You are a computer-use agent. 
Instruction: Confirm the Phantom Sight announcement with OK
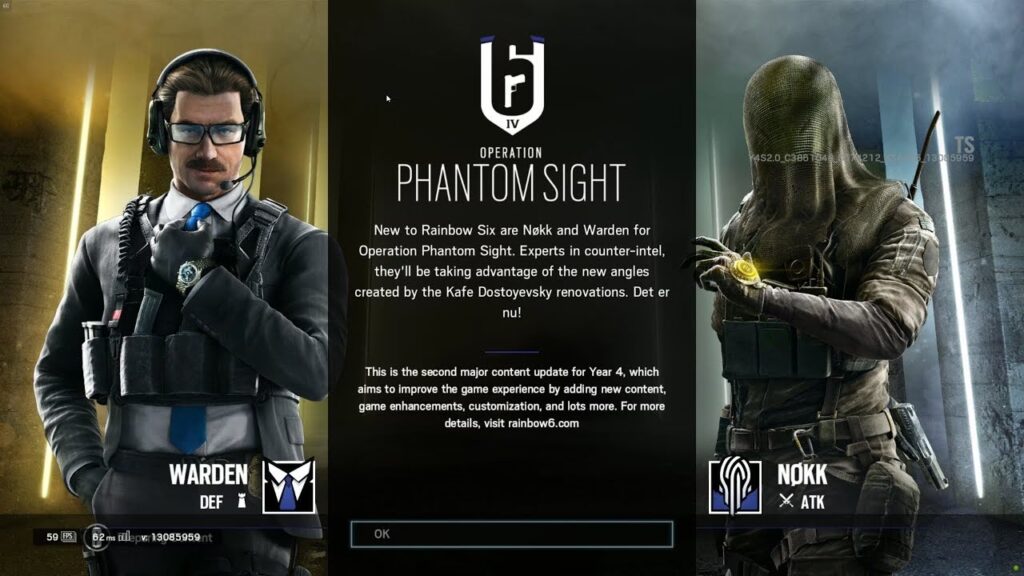pos(511,534)
